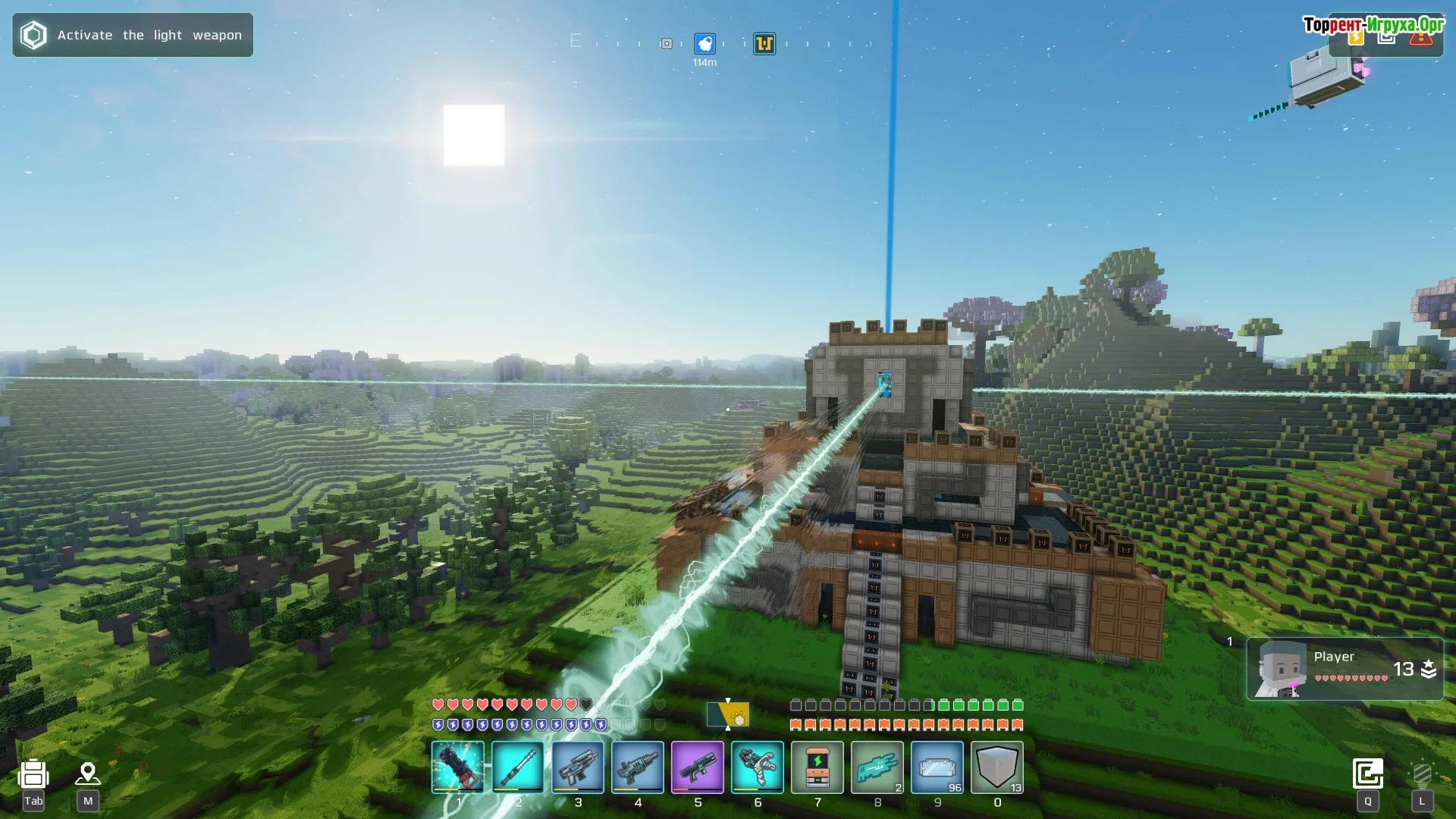Pick the multi-tool gun in slot 6
The height and width of the screenshot is (819, 1456).
point(757,767)
